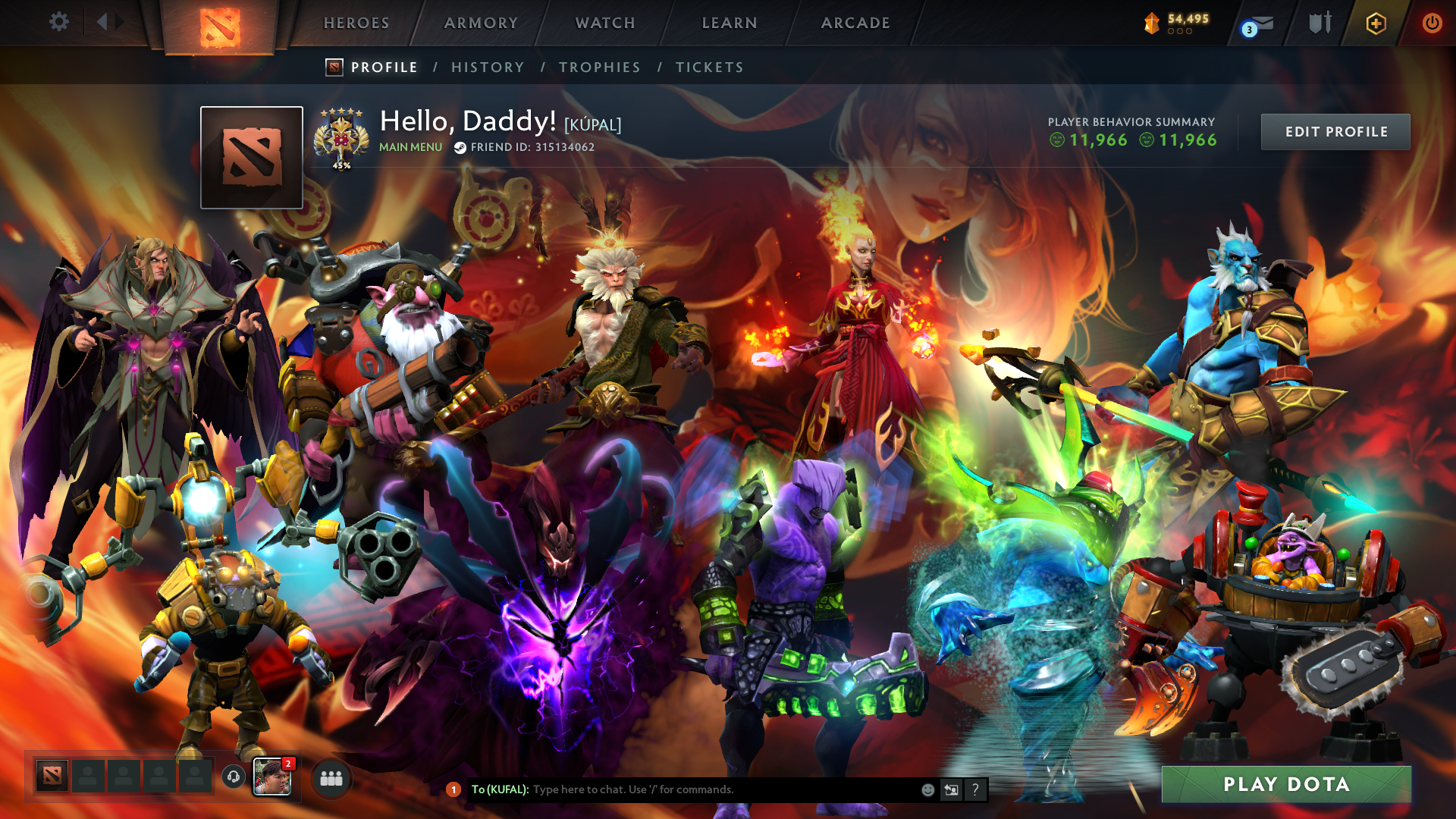Open the settings gear menu
This screenshot has width=1456, height=819.
pyautogui.click(x=59, y=22)
